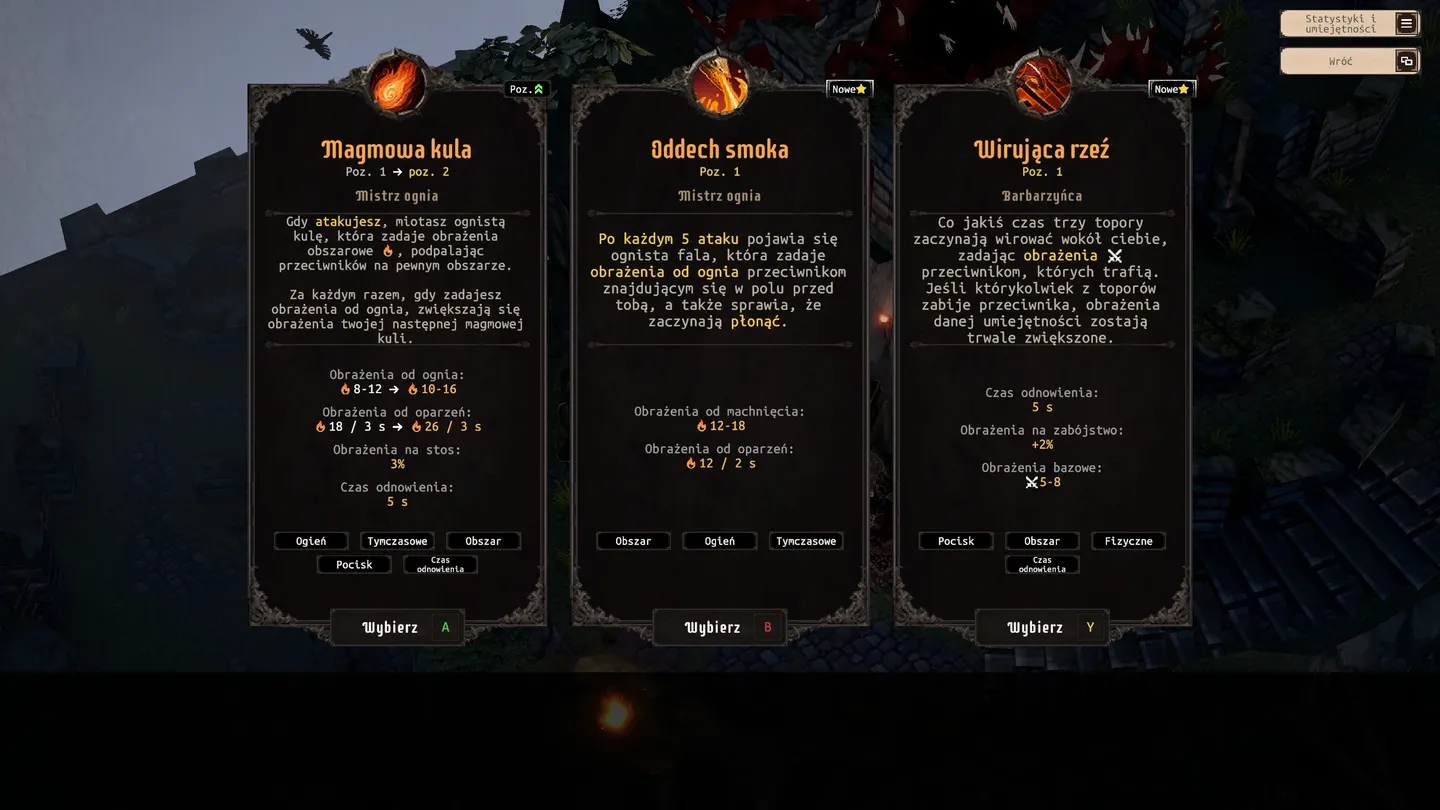Click the Nowe badge on Wirująca rzeź
1440x810 pixels.
click(x=1172, y=89)
